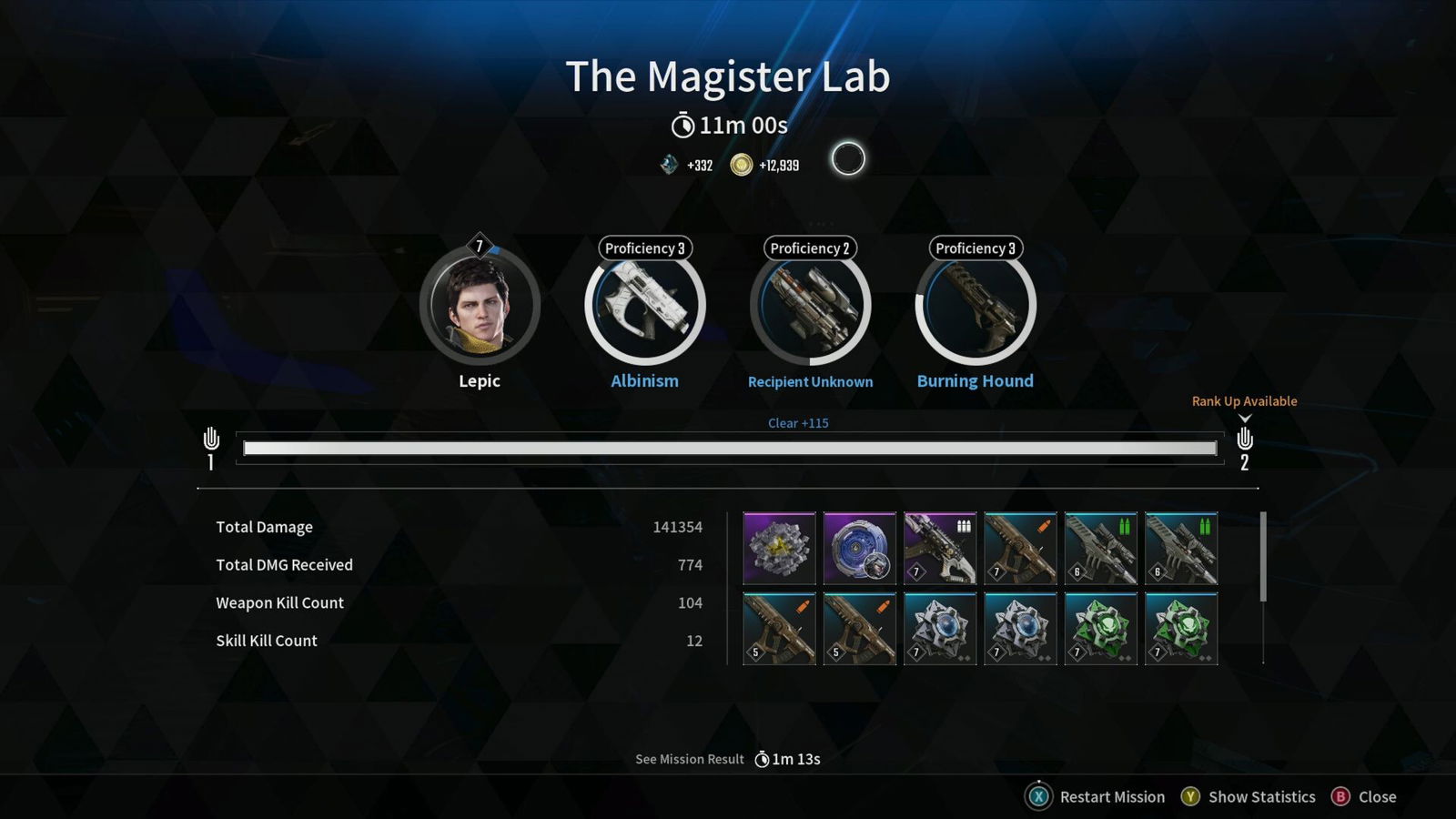Click the reward list scrollbar

(x=1263, y=557)
